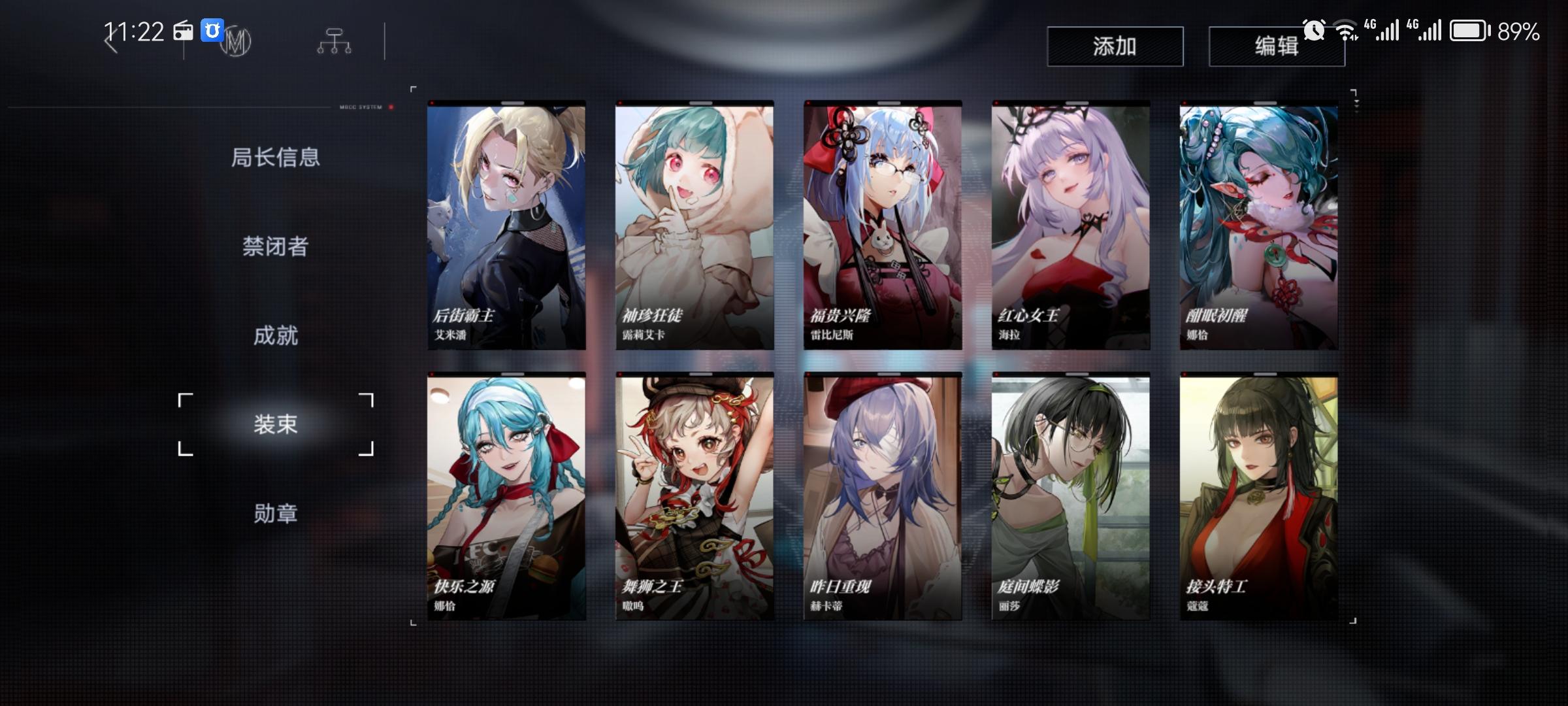The image size is (1568, 706).
Task: Select the 装束 costumes section
Action: tap(277, 426)
